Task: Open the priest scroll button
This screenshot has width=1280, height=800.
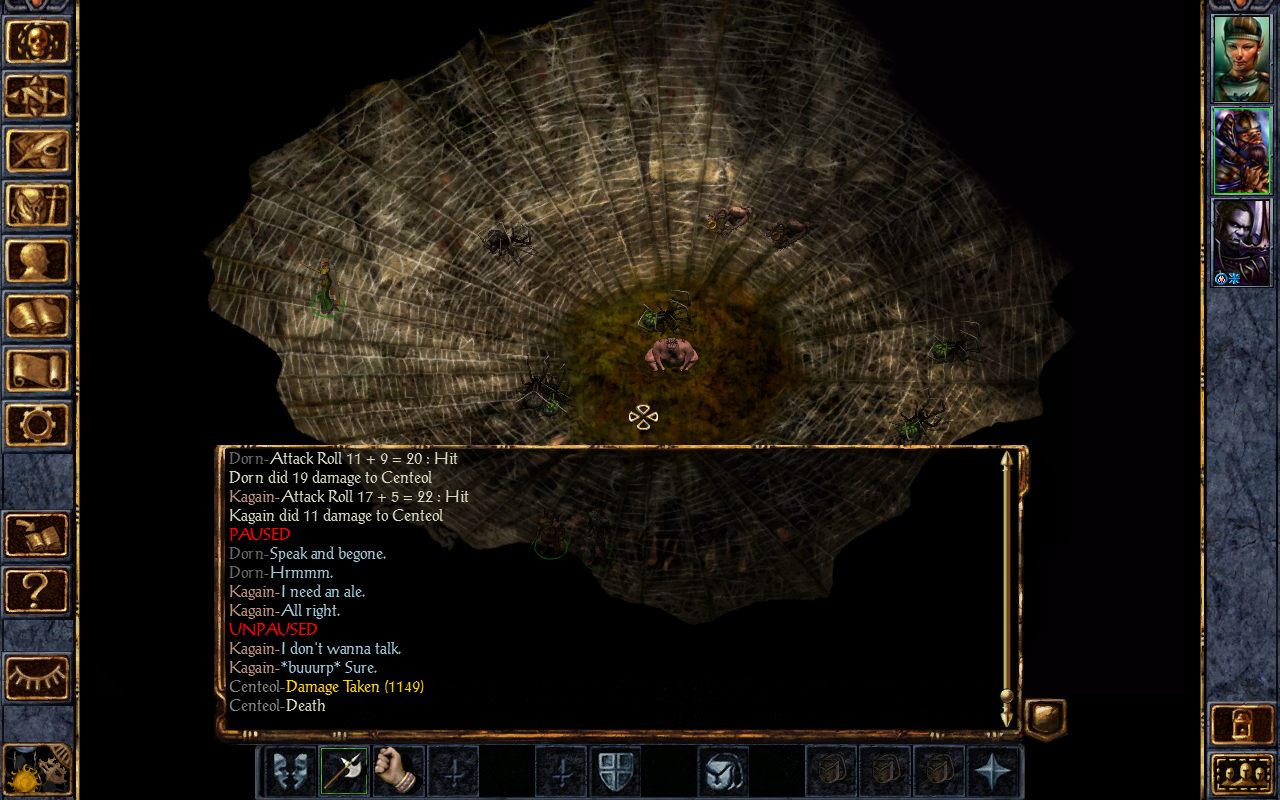Action: pyautogui.click(x=38, y=370)
